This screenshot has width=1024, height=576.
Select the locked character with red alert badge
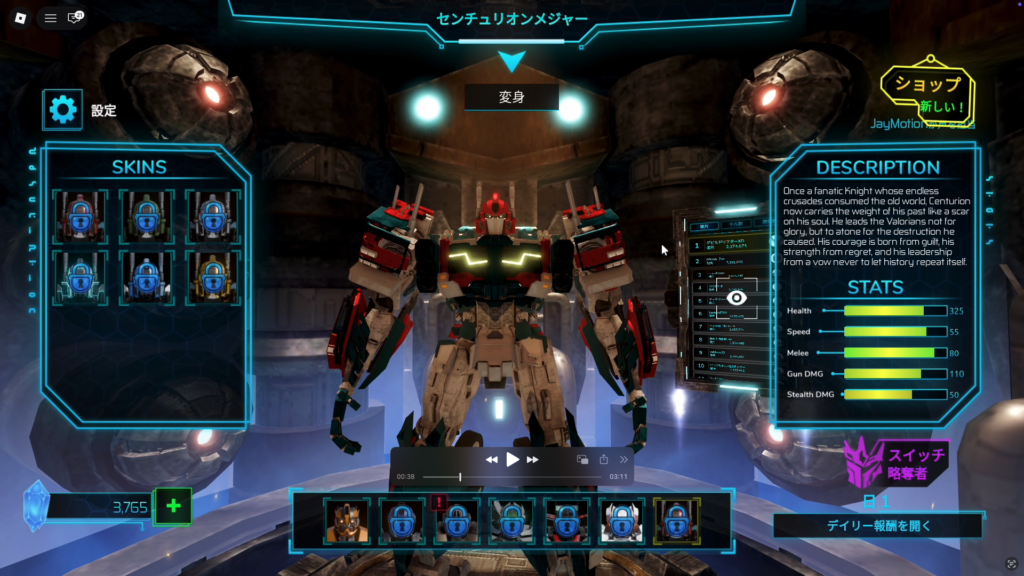click(x=457, y=521)
